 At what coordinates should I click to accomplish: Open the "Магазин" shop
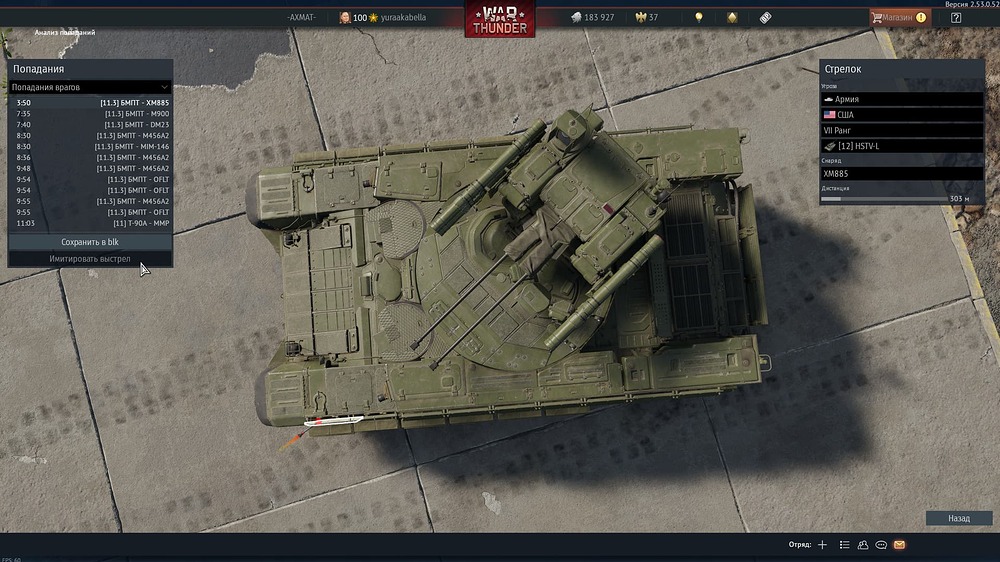pyautogui.click(x=899, y=17)
